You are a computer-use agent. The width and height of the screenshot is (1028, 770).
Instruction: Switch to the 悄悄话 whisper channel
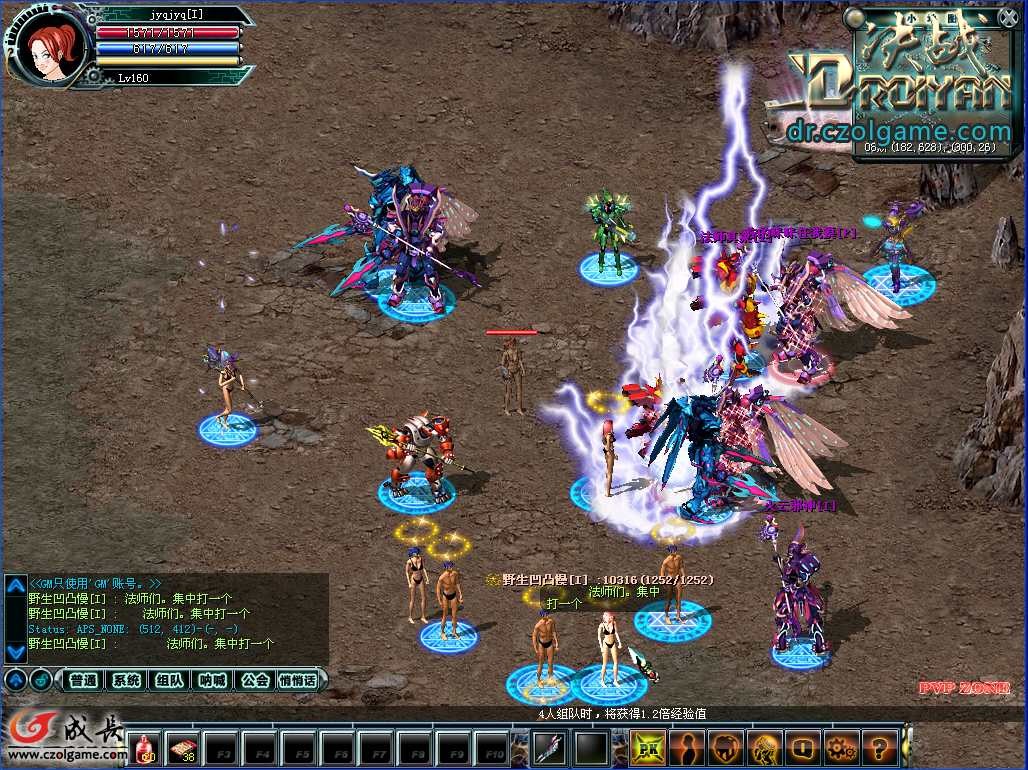298,680
